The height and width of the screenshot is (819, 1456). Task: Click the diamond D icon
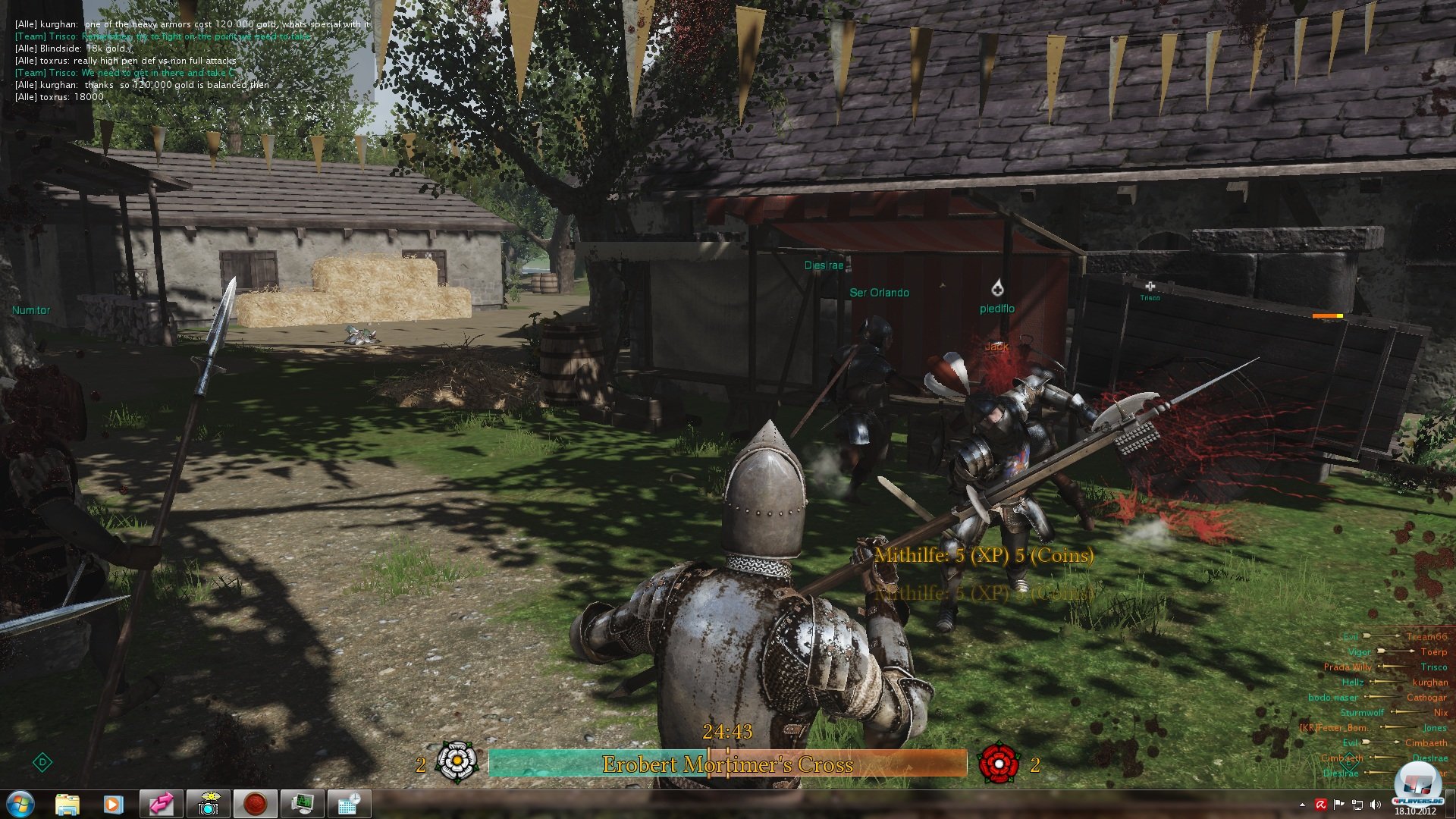pyautogui.click(x=42, y=762)
